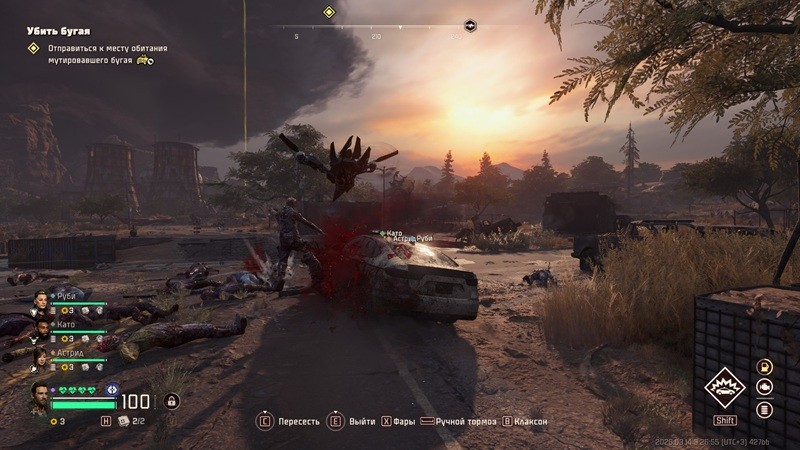Viewport: 800px width, 450px height.
Task: Select the dark hexagon marker on the compass
Action: 470,24
